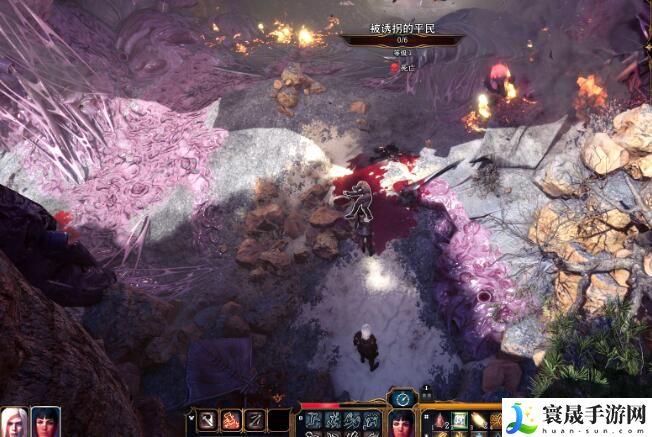Use the green square hotbar item

(459, 421)
